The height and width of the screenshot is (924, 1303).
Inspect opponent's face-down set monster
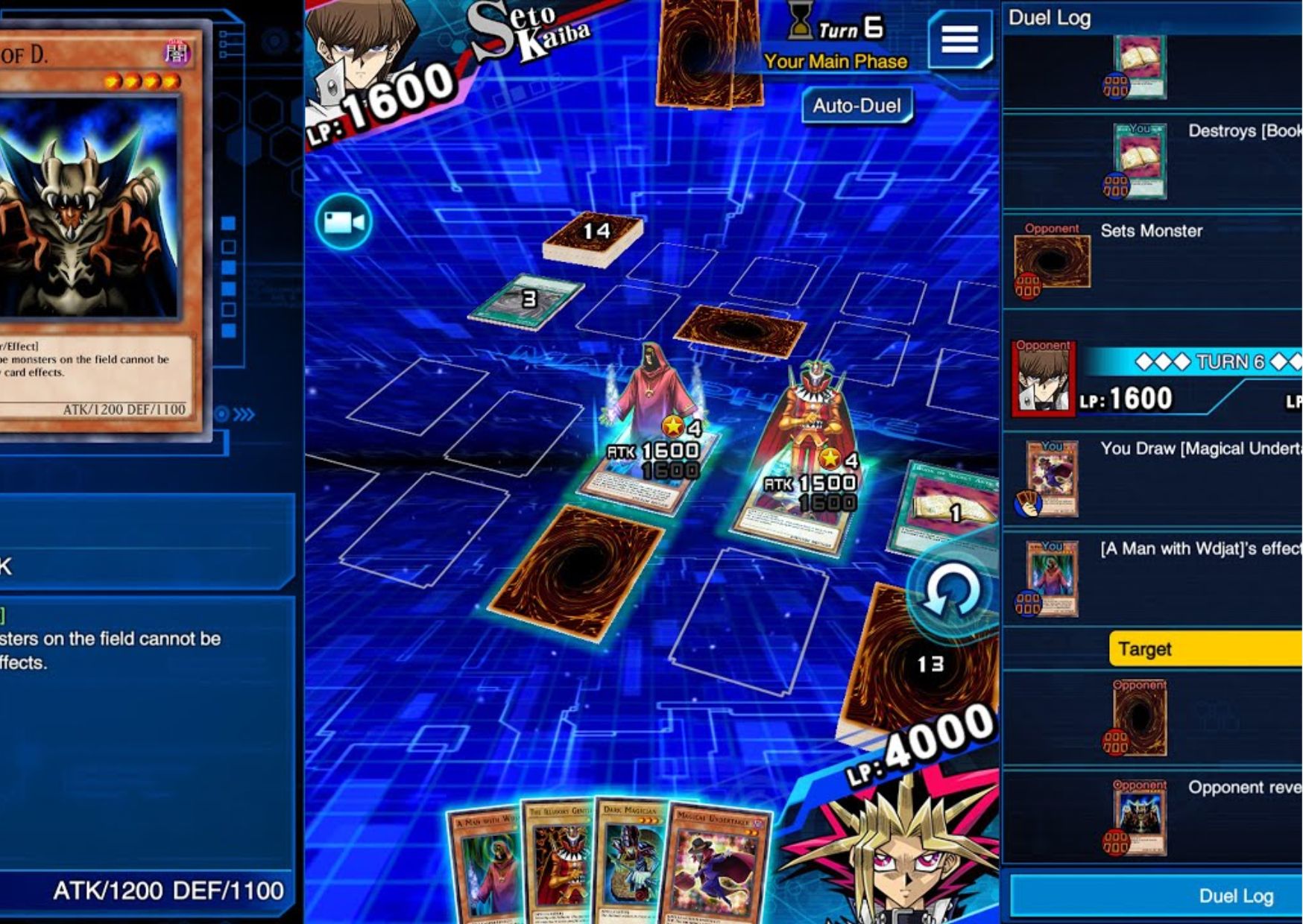click(739, 329)
